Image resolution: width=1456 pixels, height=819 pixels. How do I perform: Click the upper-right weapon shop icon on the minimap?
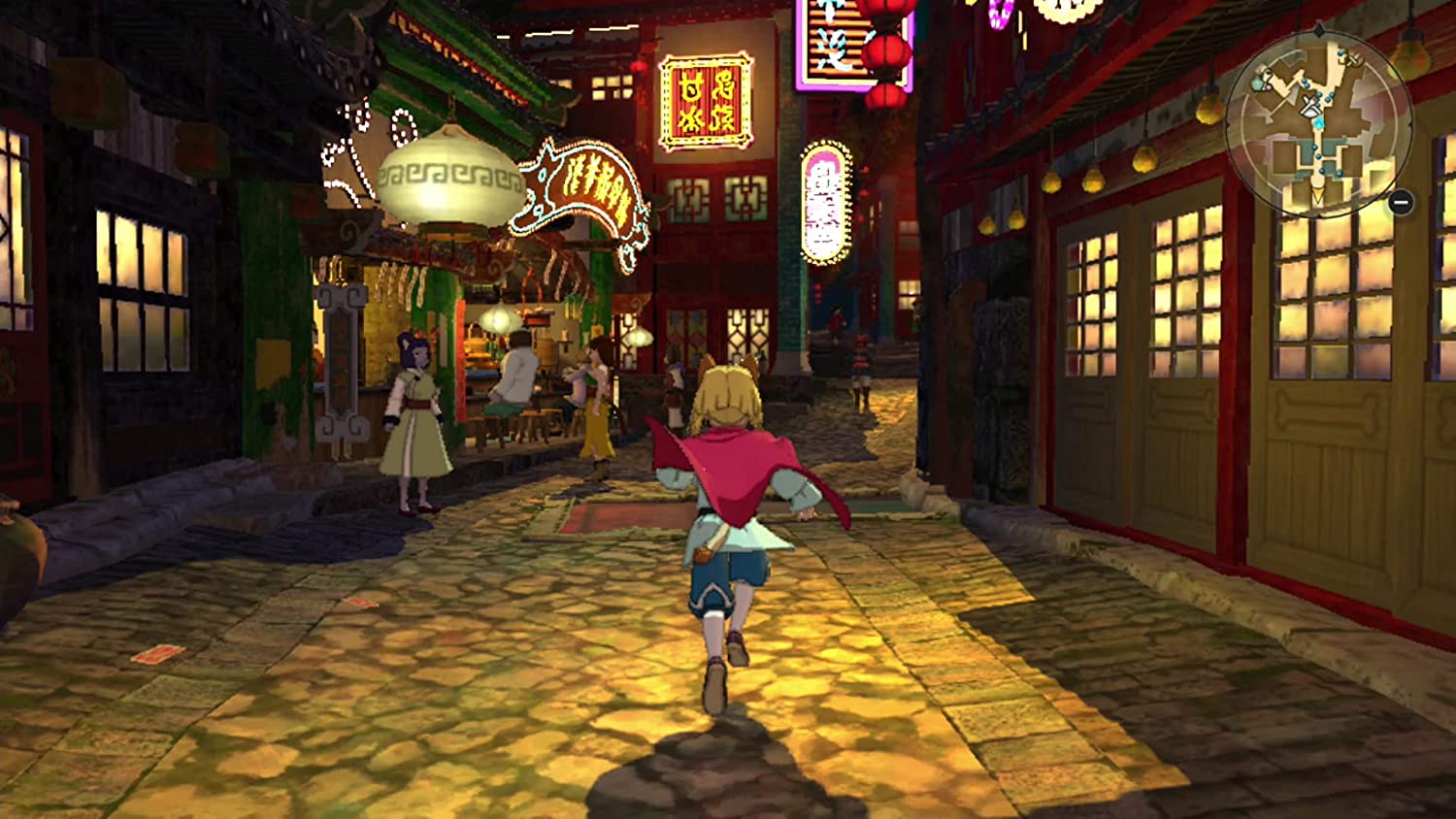(x=1353, y=60)
